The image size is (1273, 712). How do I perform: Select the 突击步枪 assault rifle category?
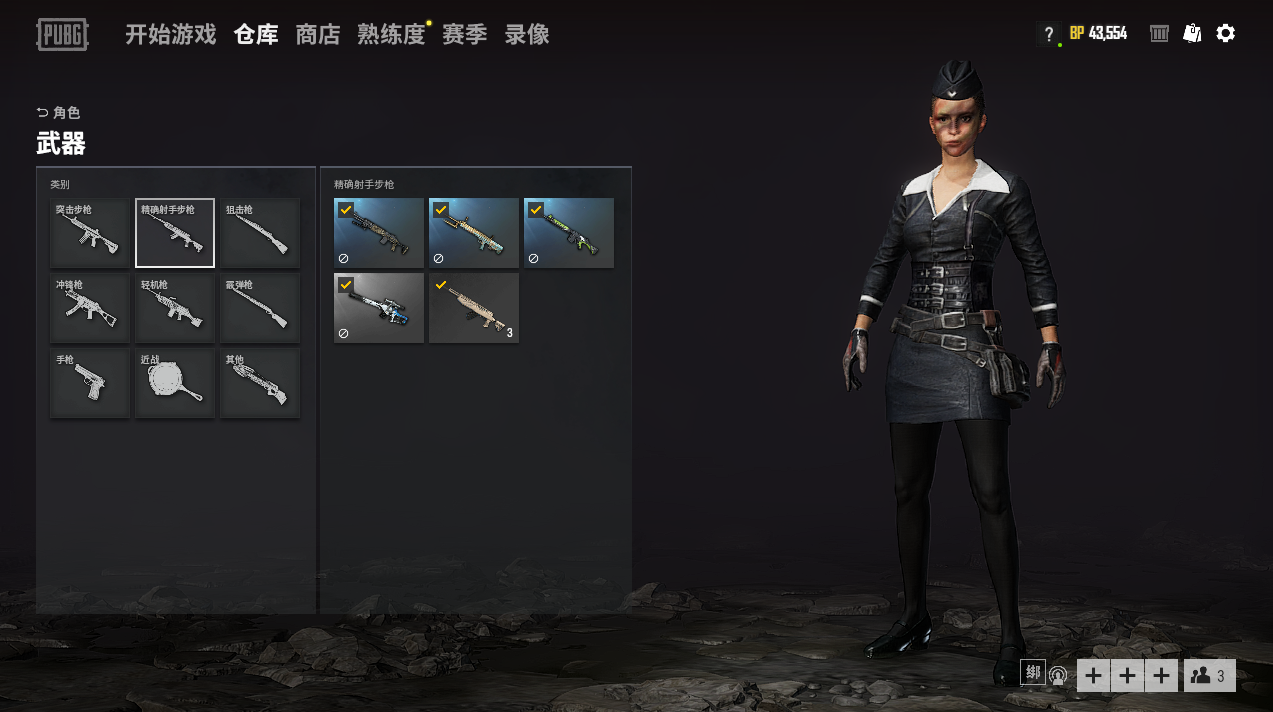pyautogui.click(x=90, y=233)
